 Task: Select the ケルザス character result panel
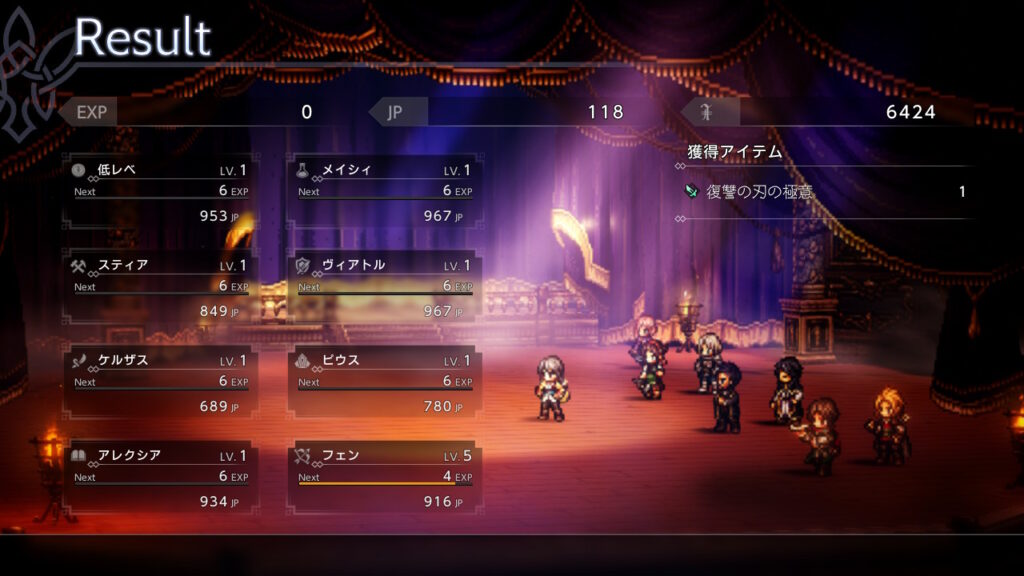(x=160, y=383)
